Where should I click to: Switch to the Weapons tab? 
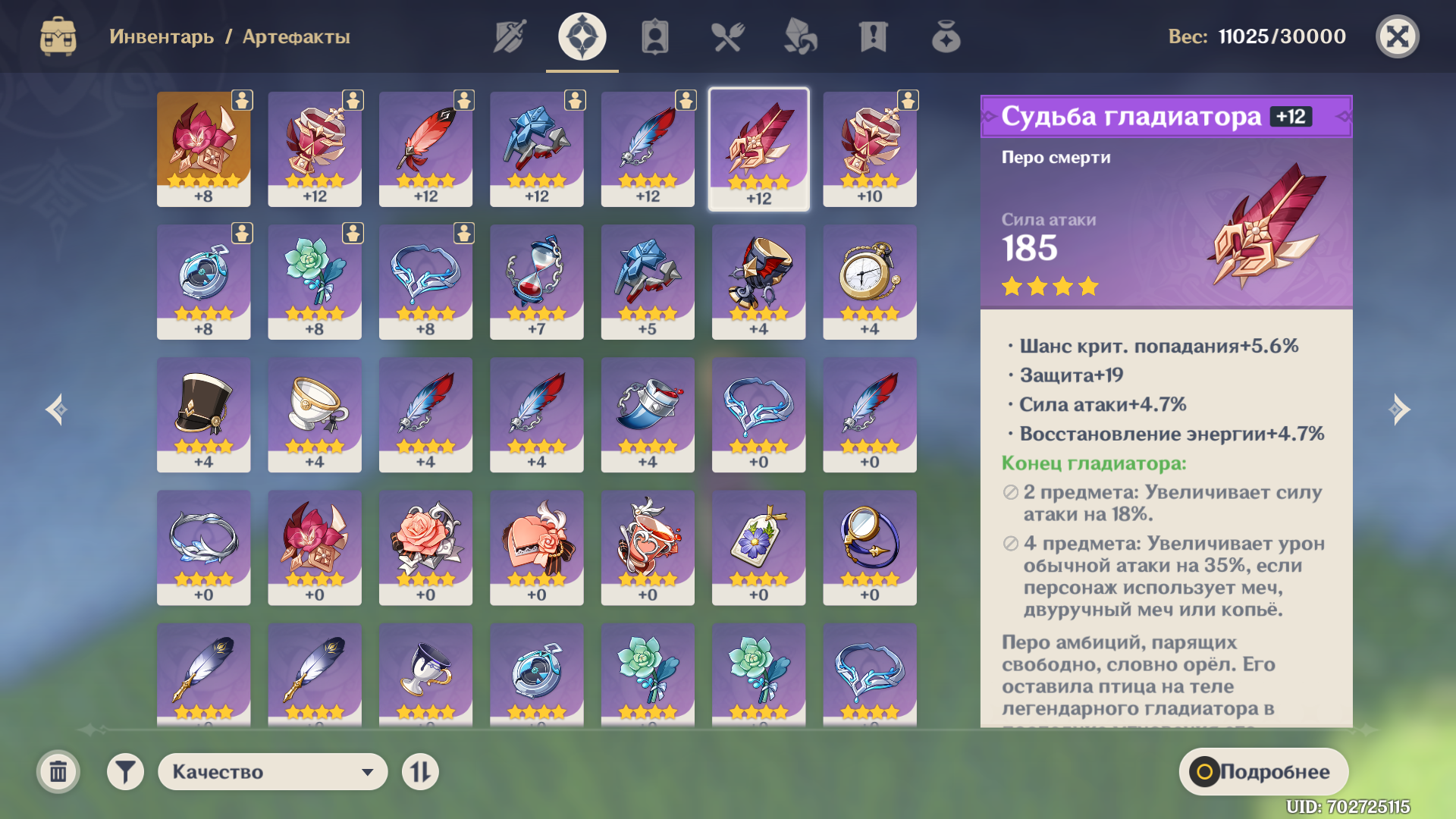click(x=510, y=36)
